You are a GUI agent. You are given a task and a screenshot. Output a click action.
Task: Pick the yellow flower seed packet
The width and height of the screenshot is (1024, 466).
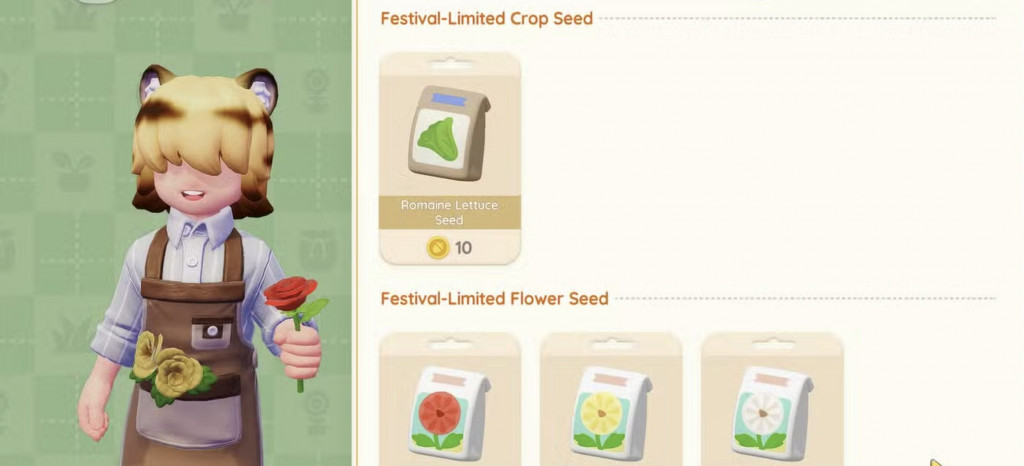[611, 412]
